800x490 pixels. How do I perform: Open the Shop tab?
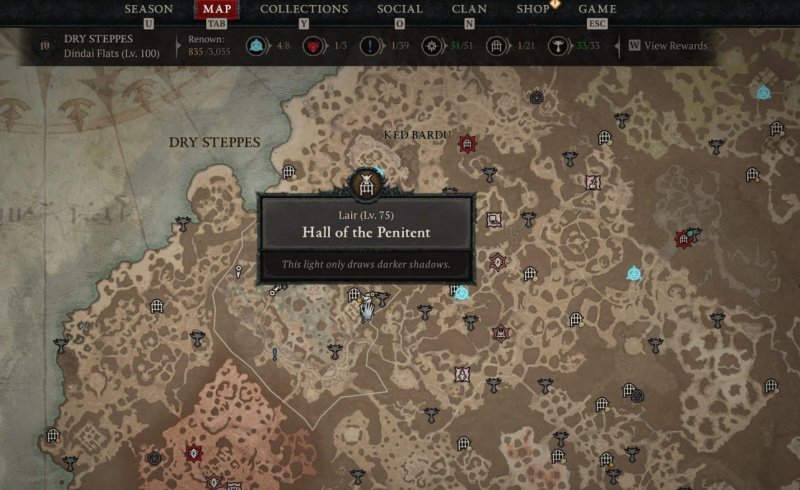(532, 10)
